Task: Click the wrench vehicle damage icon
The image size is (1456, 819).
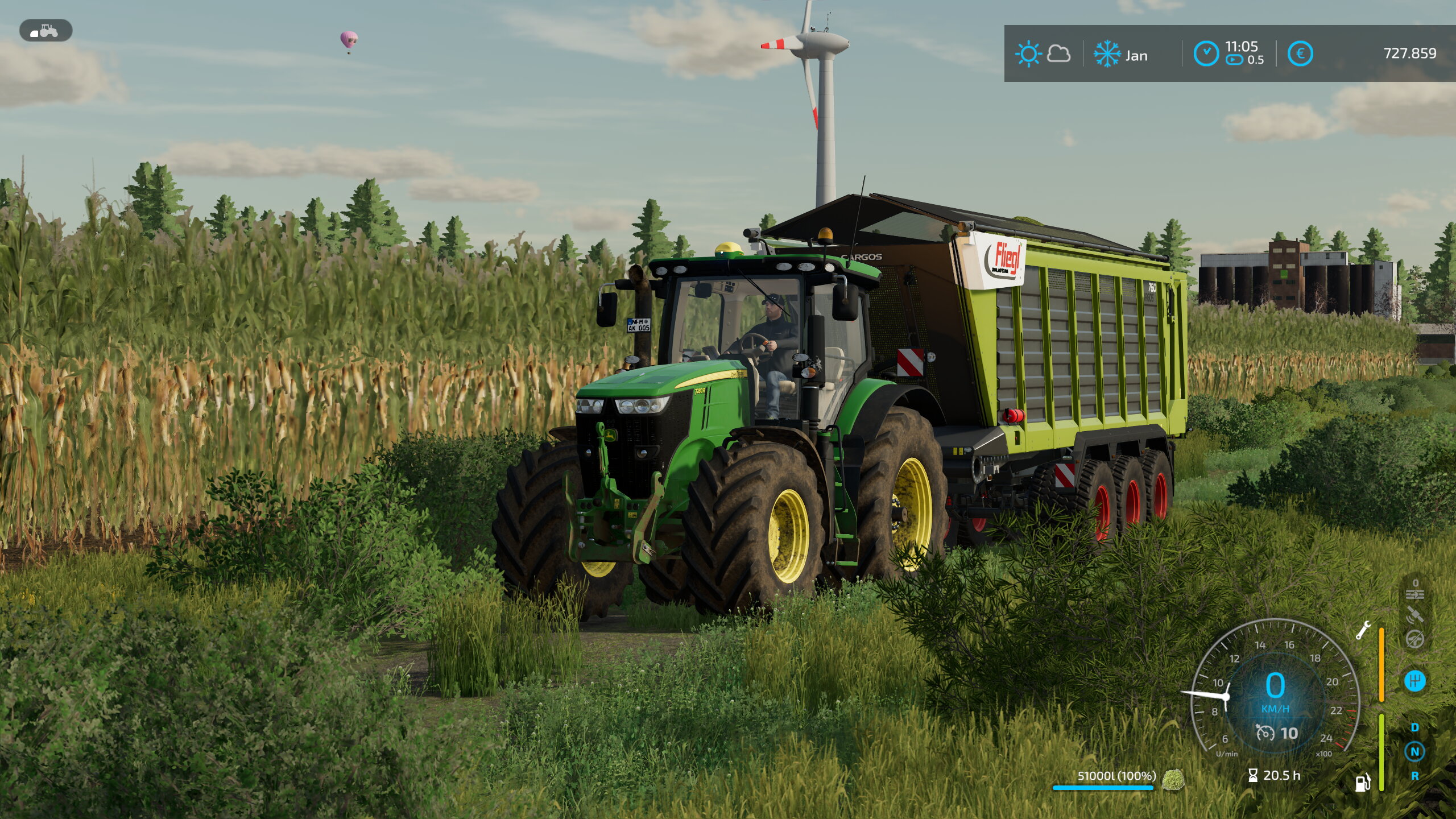Action: 1363,630
